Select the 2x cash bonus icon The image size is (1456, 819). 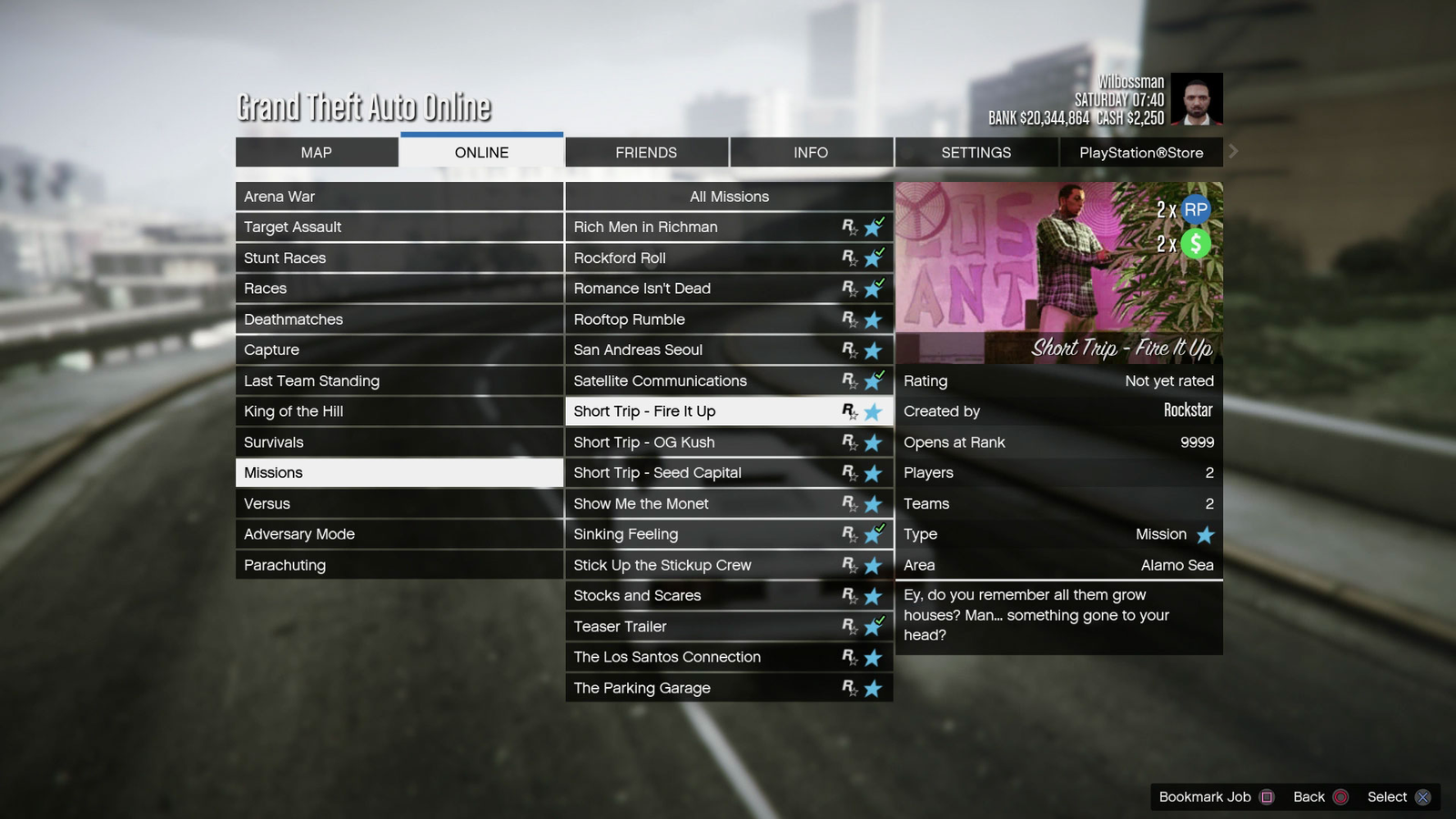1195,242
